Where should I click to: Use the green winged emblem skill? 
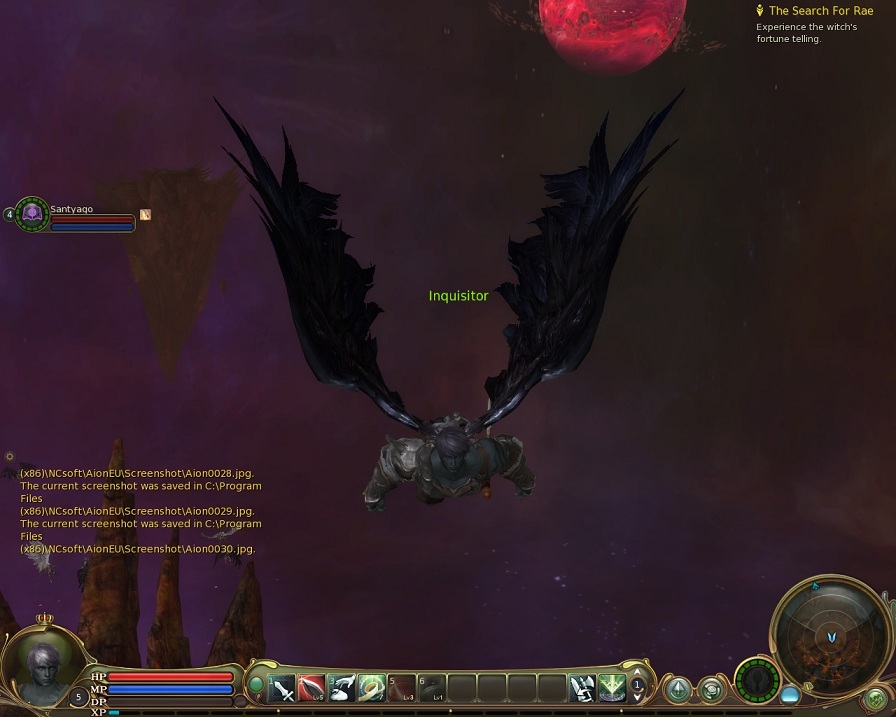point(612,688)
